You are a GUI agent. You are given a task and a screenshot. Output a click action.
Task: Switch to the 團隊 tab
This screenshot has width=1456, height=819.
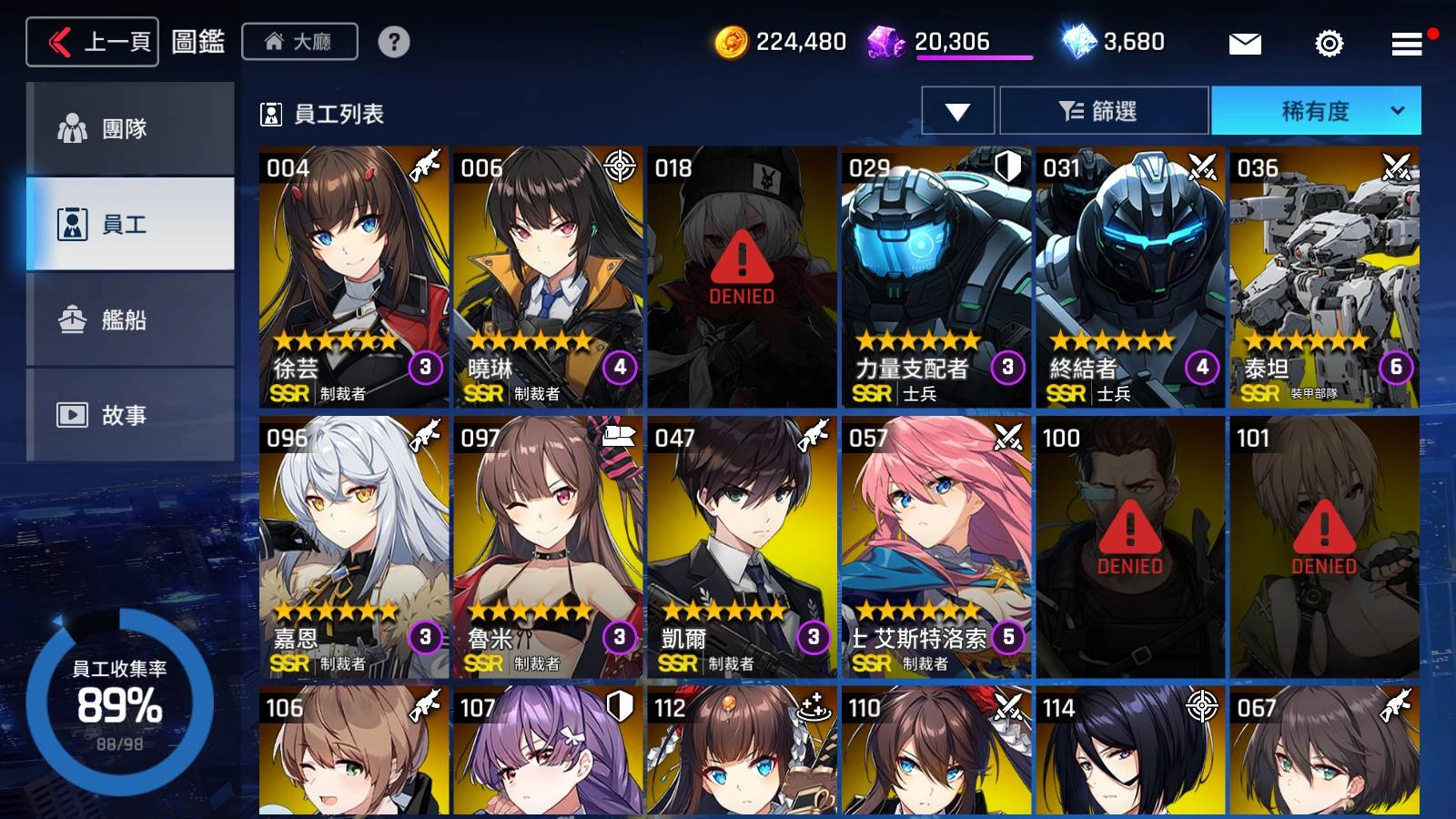pos(130,128)
